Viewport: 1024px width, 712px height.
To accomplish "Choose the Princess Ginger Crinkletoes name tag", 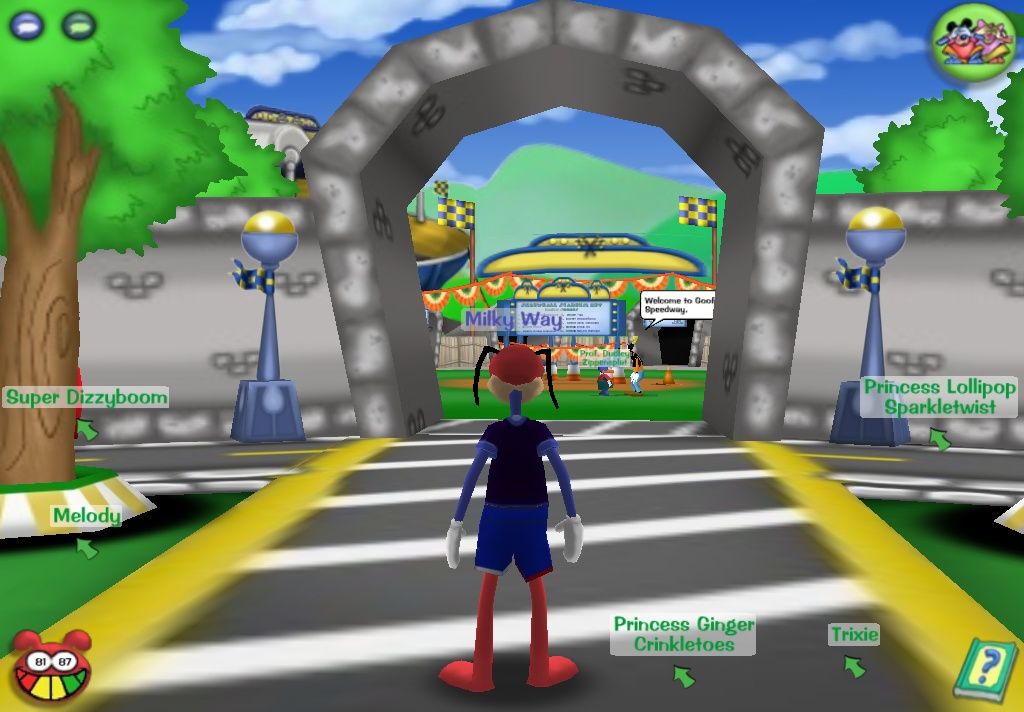I will coord(684,634).
